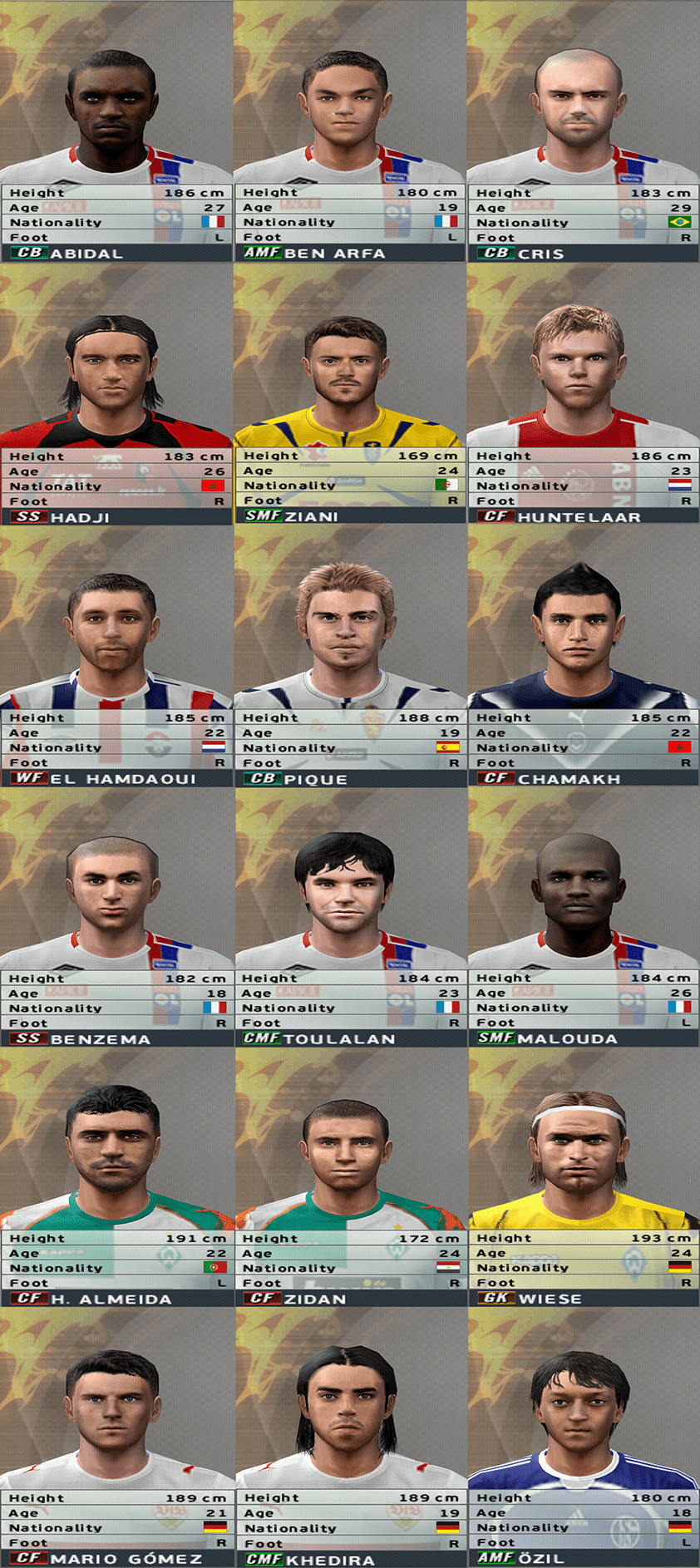Pick goalkeeper Wiese's card

pyautogui.click(x=583, y=1177)
